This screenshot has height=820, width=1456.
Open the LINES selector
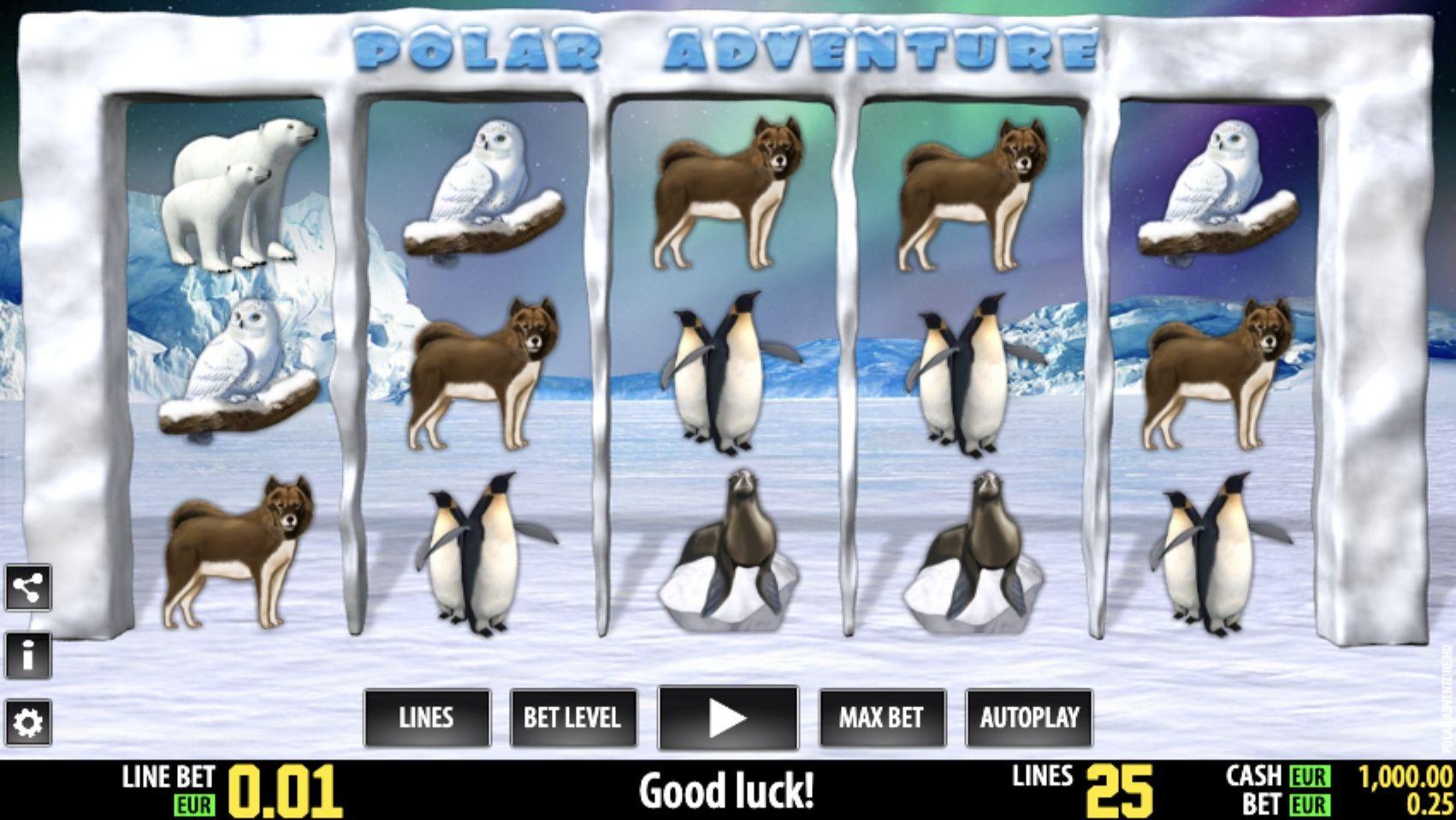427,718
